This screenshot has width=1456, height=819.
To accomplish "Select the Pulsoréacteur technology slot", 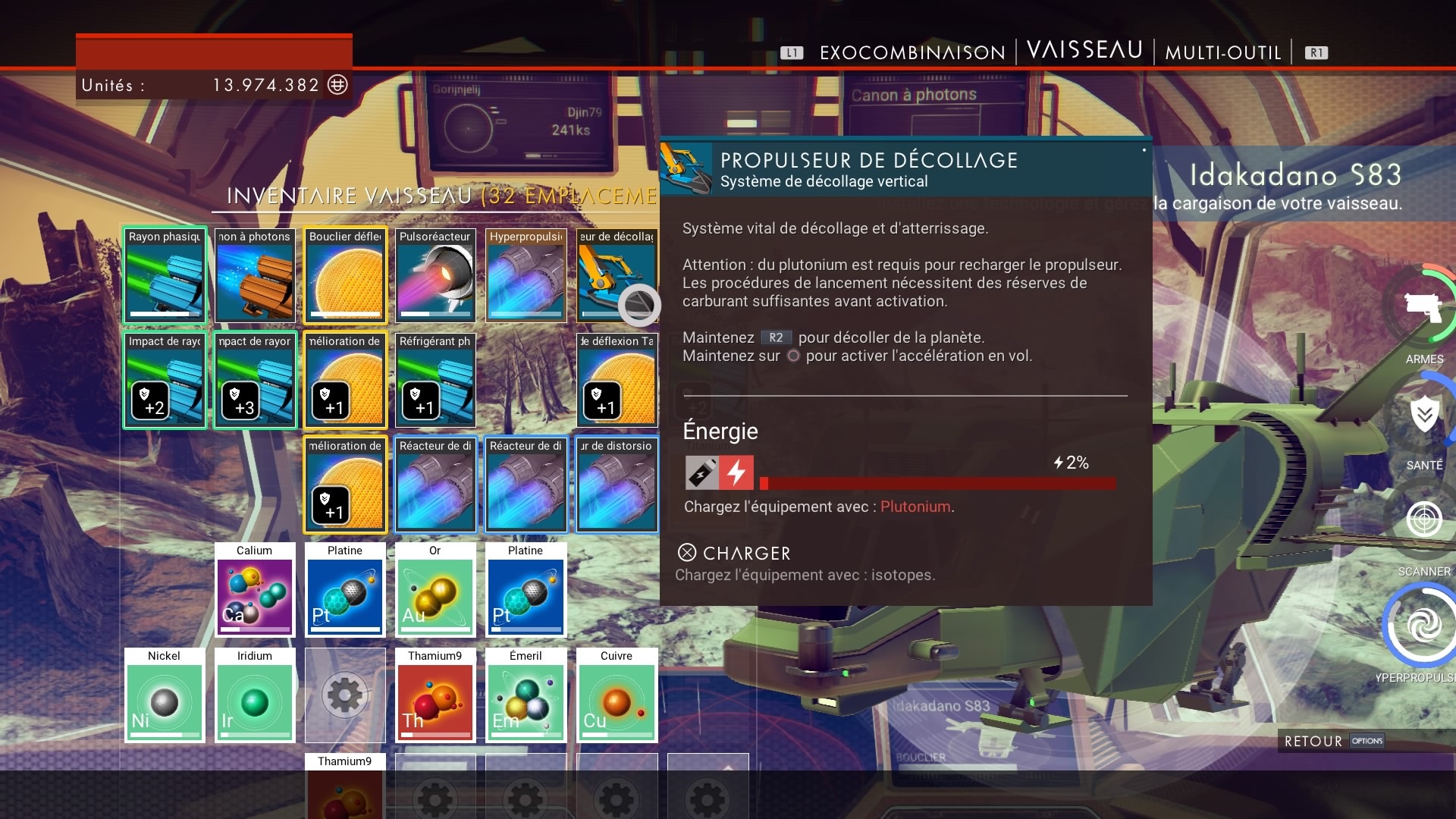I will pos(435,275).
